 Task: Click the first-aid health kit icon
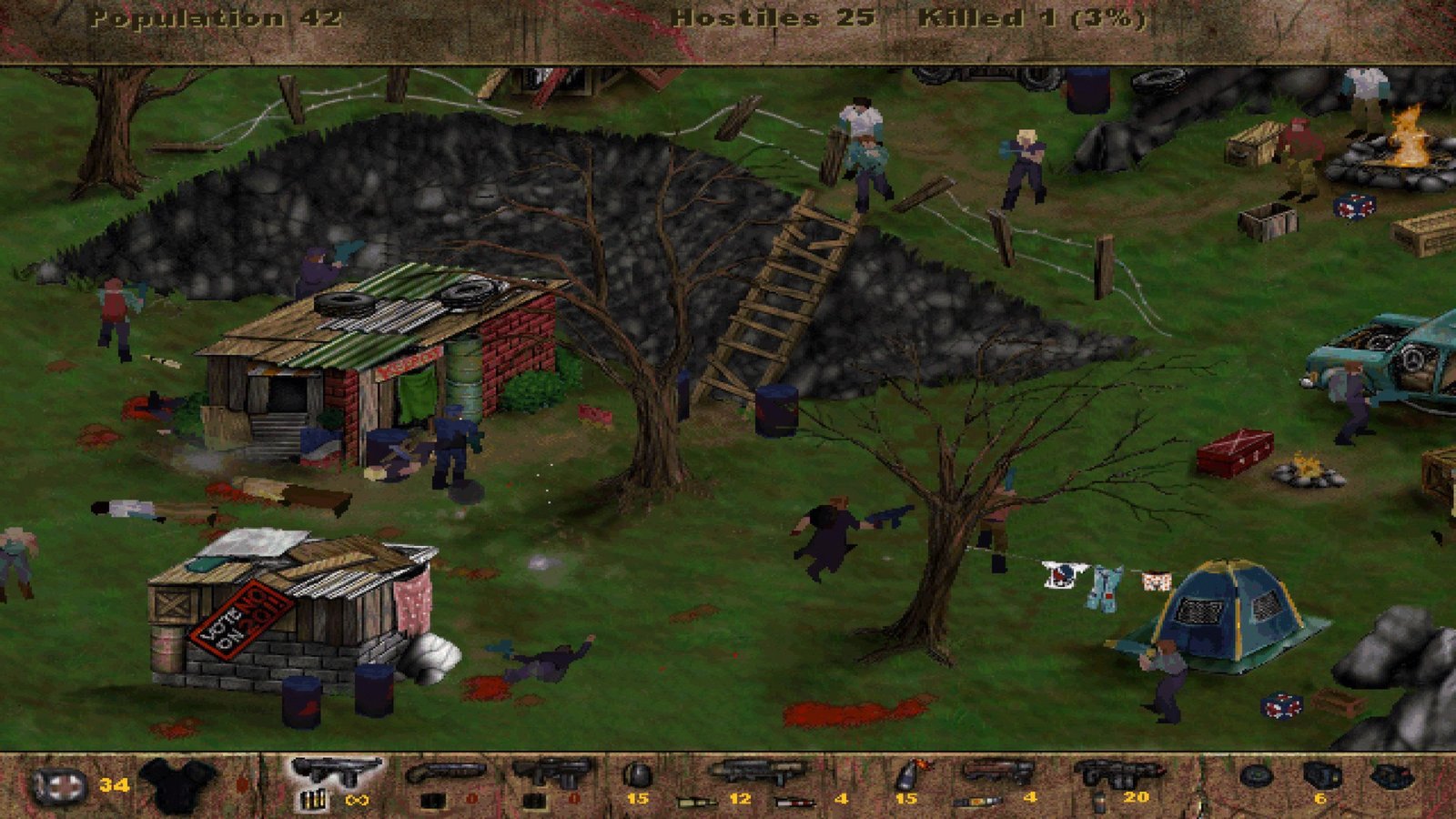[60, 785]
